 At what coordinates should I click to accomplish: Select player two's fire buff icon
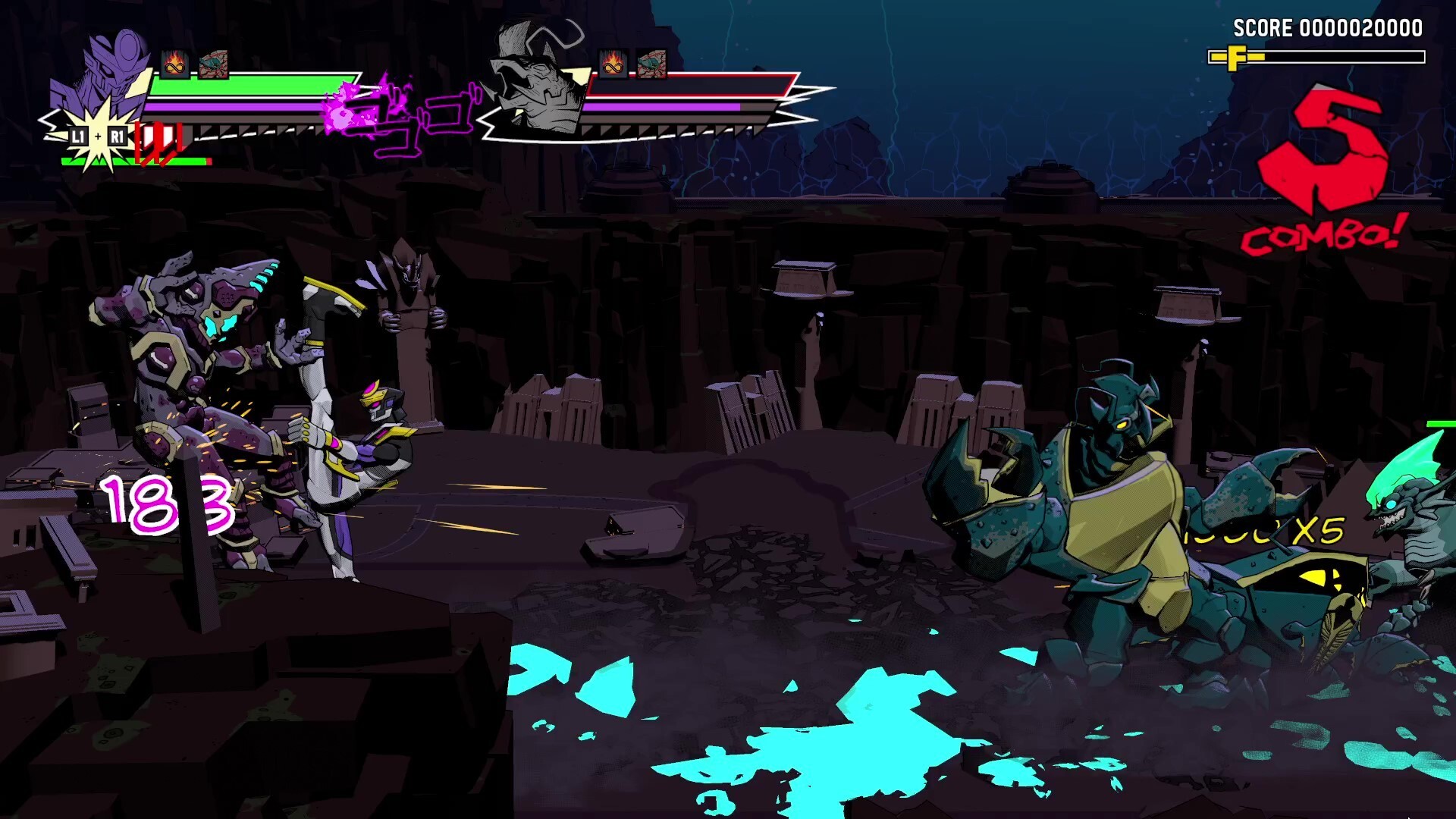(x=611, y=64)
